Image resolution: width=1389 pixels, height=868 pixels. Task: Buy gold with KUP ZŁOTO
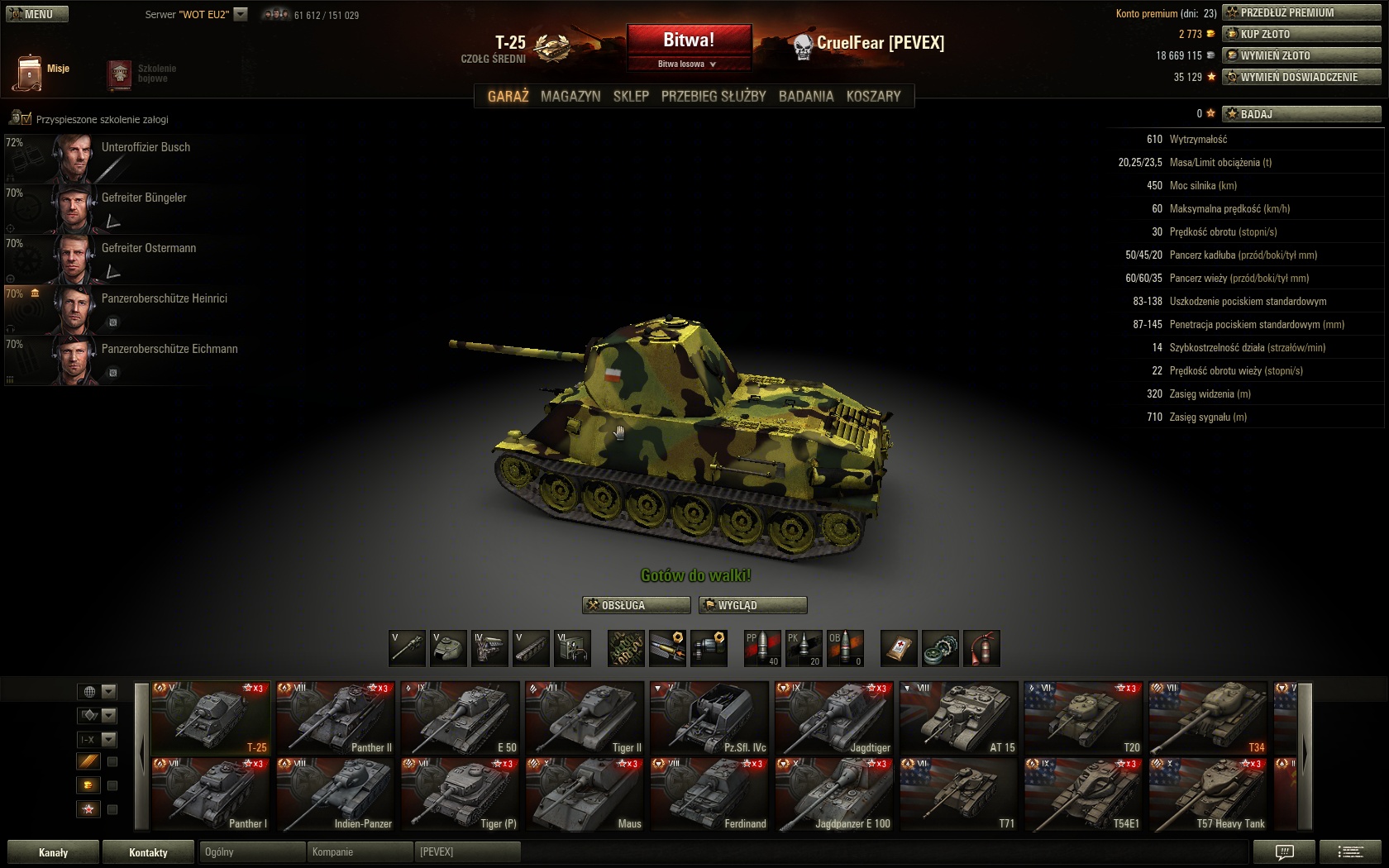pos(1301,34)
